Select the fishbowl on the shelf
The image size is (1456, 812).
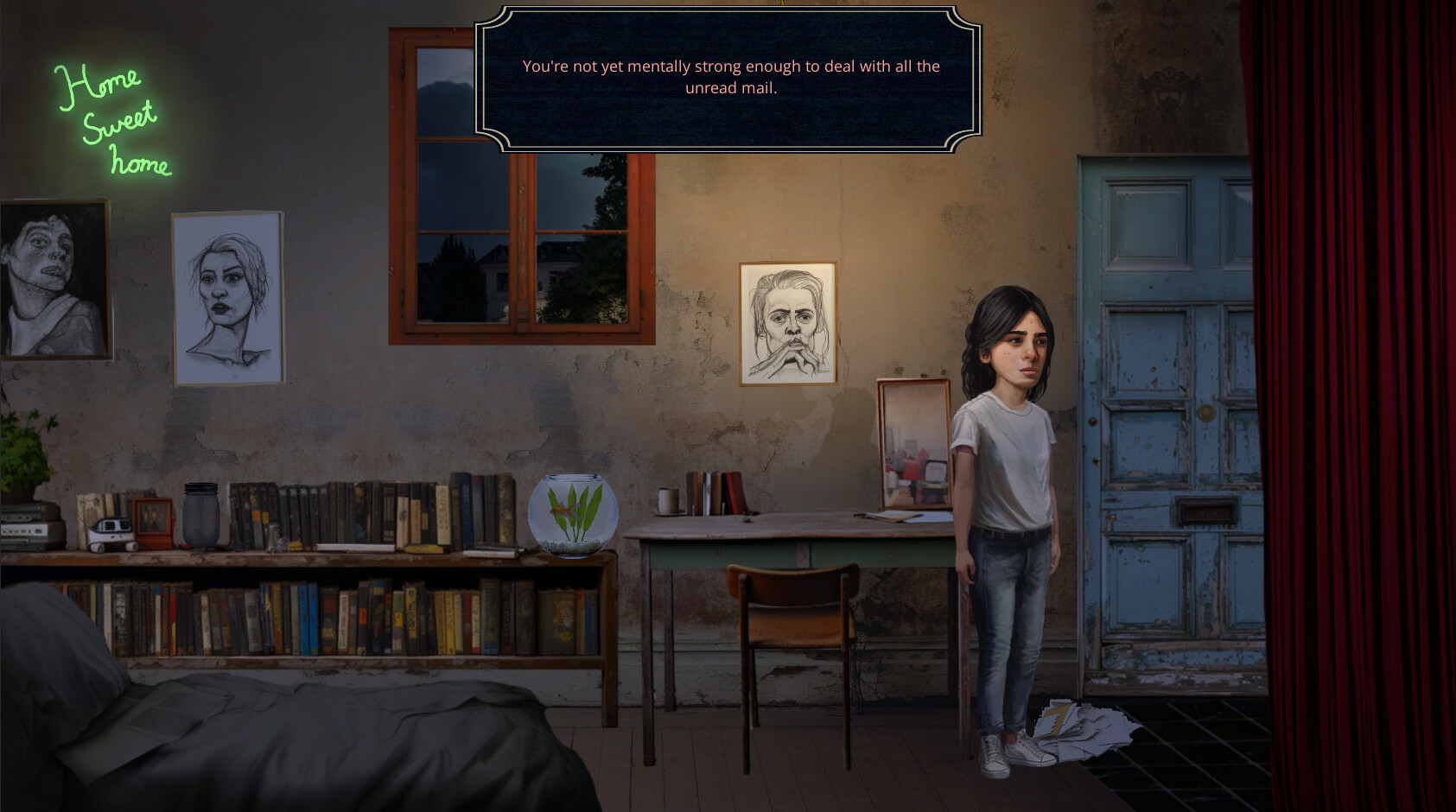tap(575, 514)
